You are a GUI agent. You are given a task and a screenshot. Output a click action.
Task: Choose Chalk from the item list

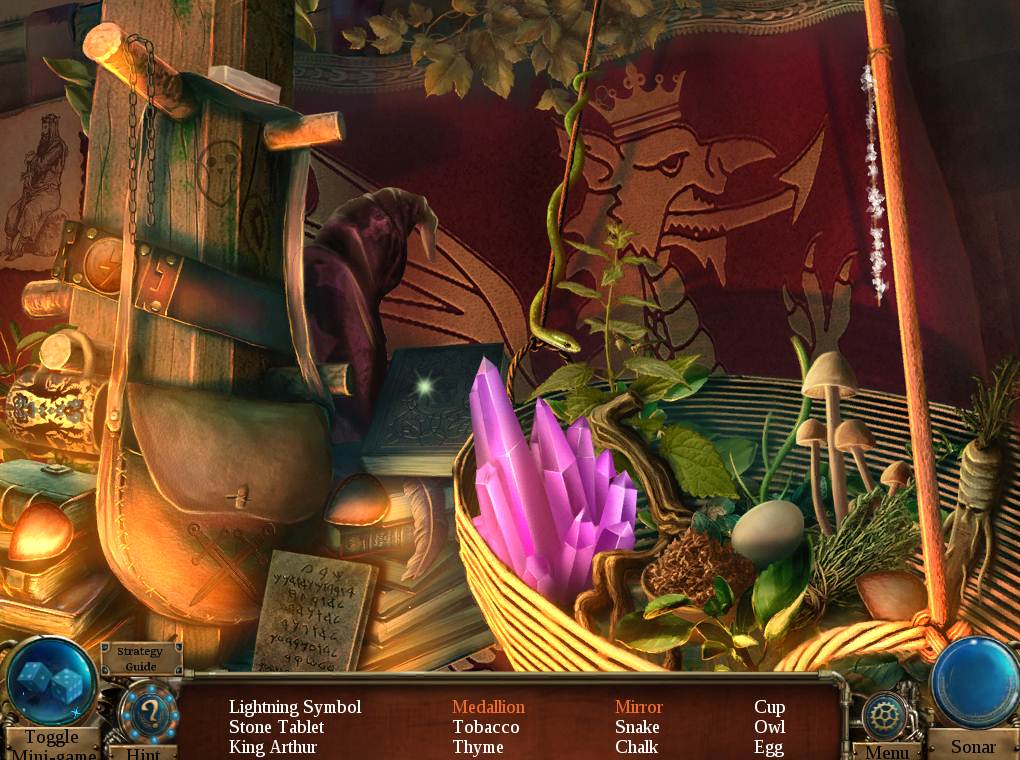point(636,747)
